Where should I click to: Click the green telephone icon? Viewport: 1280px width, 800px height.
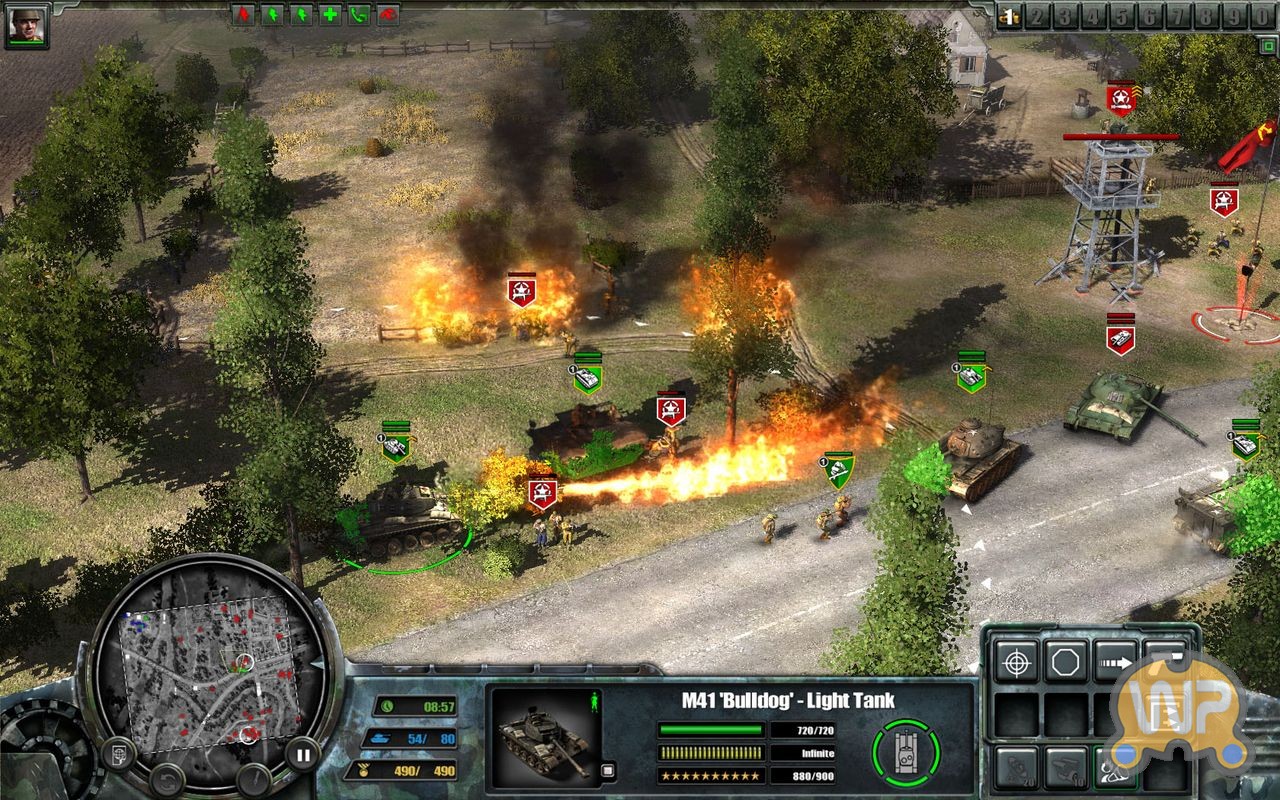pos(358,14)
